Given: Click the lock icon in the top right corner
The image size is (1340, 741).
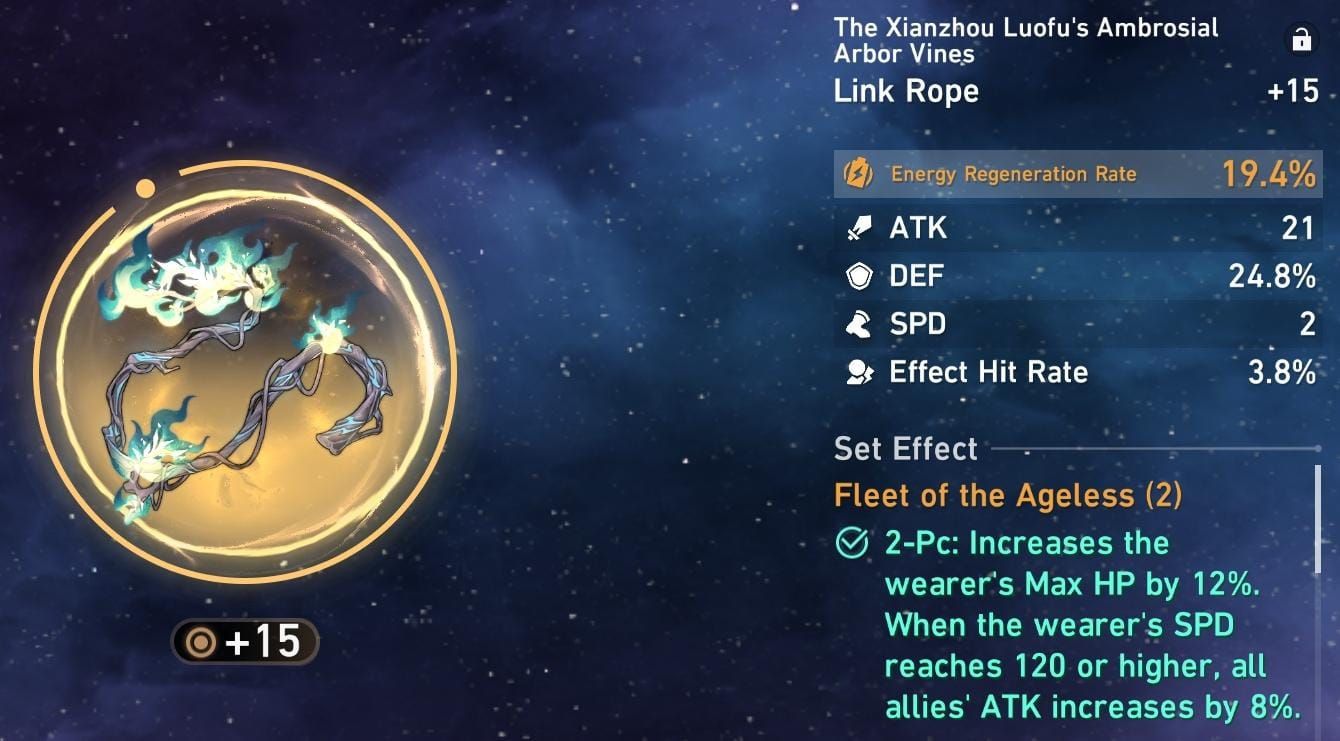Looking at the screenshot, I should pyautogui.click(x=1303, y=40).
